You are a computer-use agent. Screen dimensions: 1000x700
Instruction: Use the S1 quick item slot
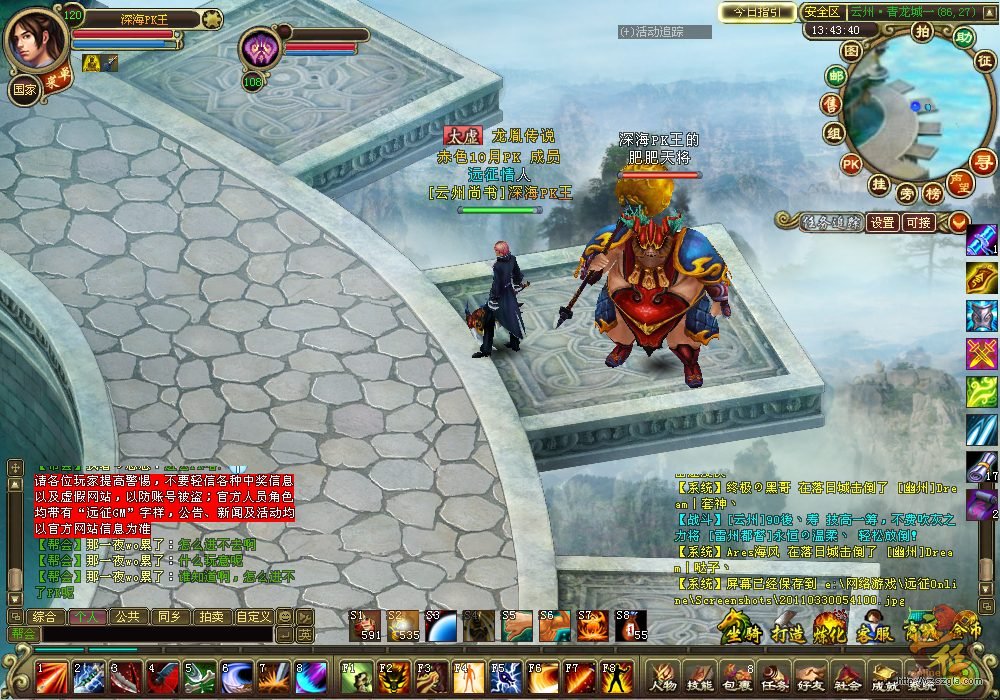pos(364,625)
